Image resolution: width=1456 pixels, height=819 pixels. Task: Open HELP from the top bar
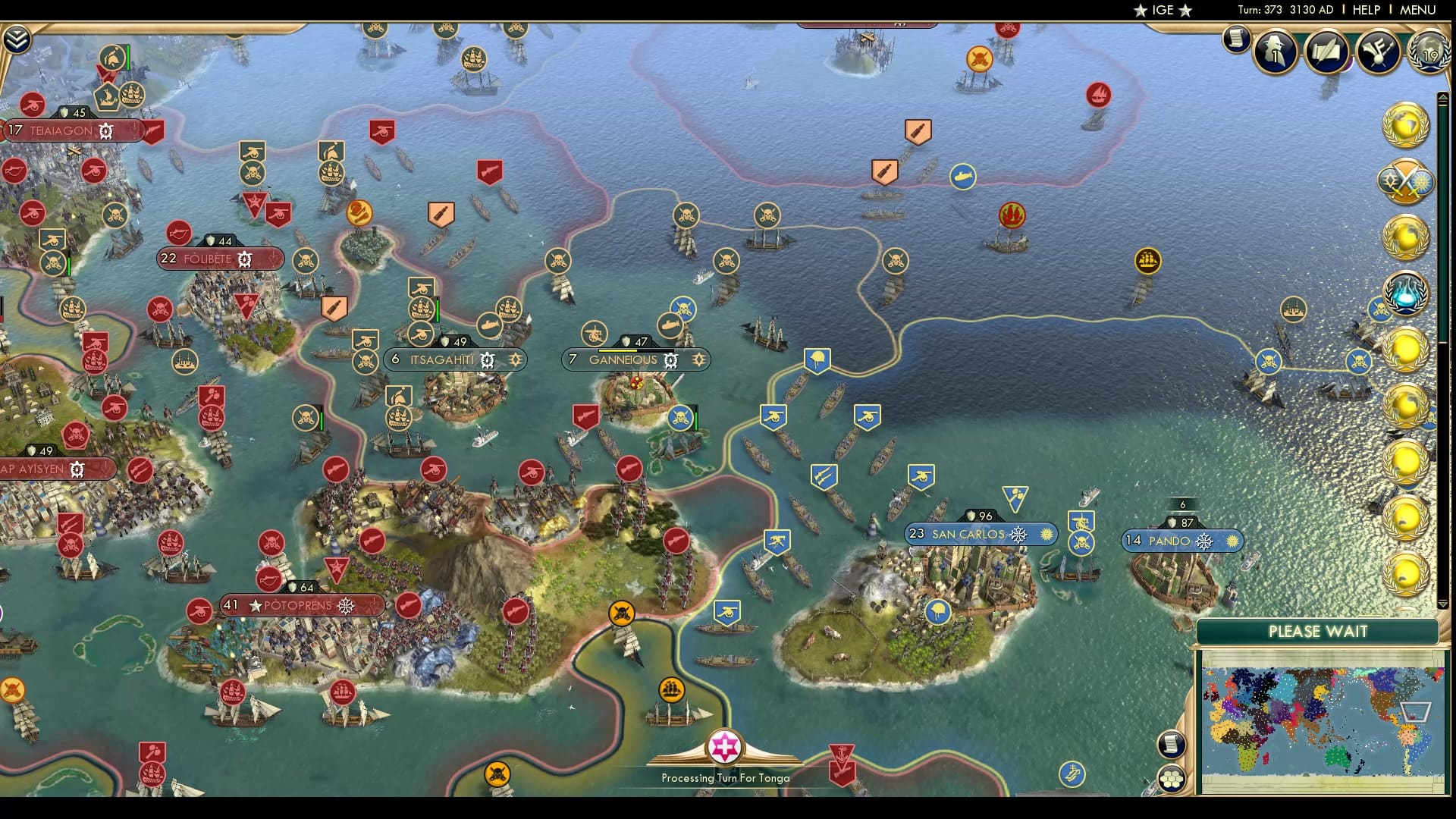coord(1365,10)
